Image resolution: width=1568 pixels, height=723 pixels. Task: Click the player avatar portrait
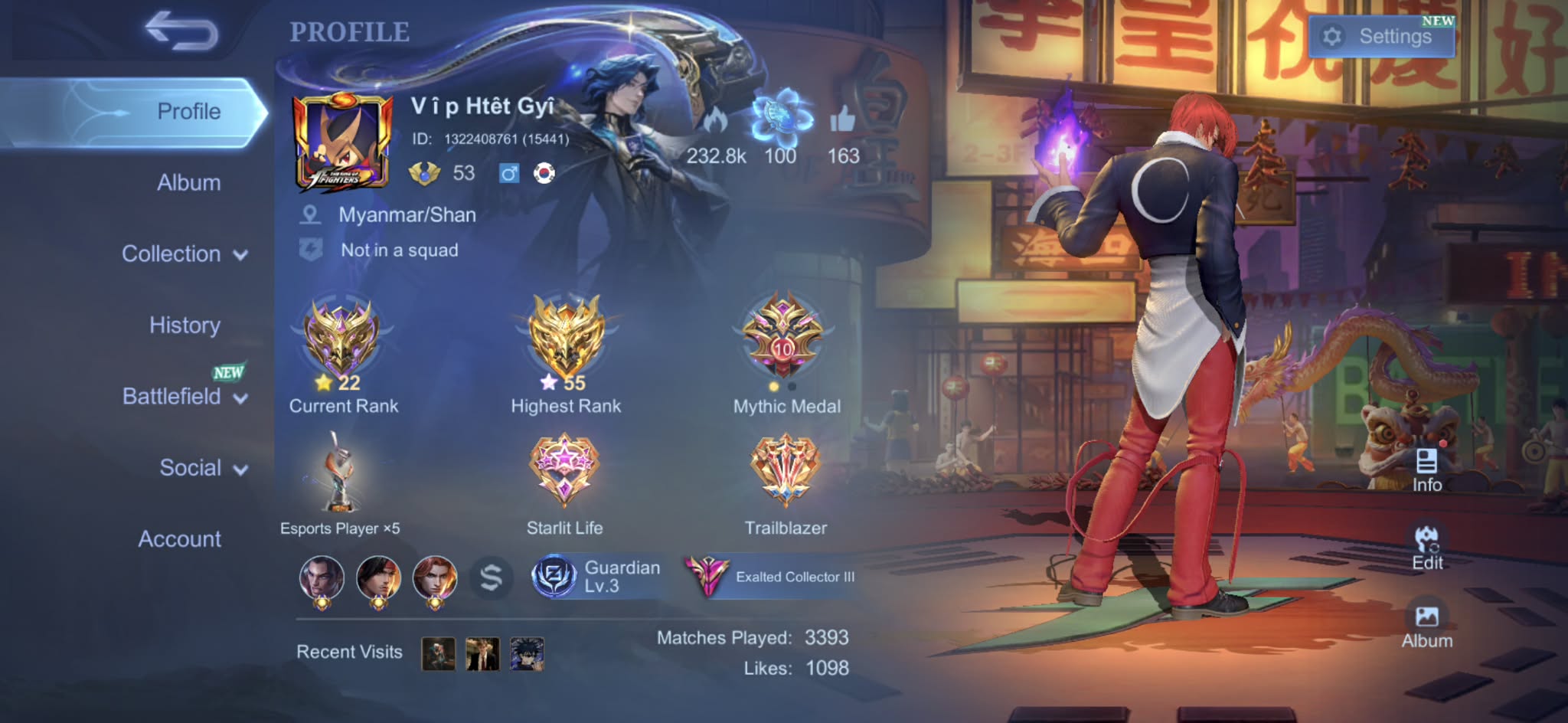342,142
